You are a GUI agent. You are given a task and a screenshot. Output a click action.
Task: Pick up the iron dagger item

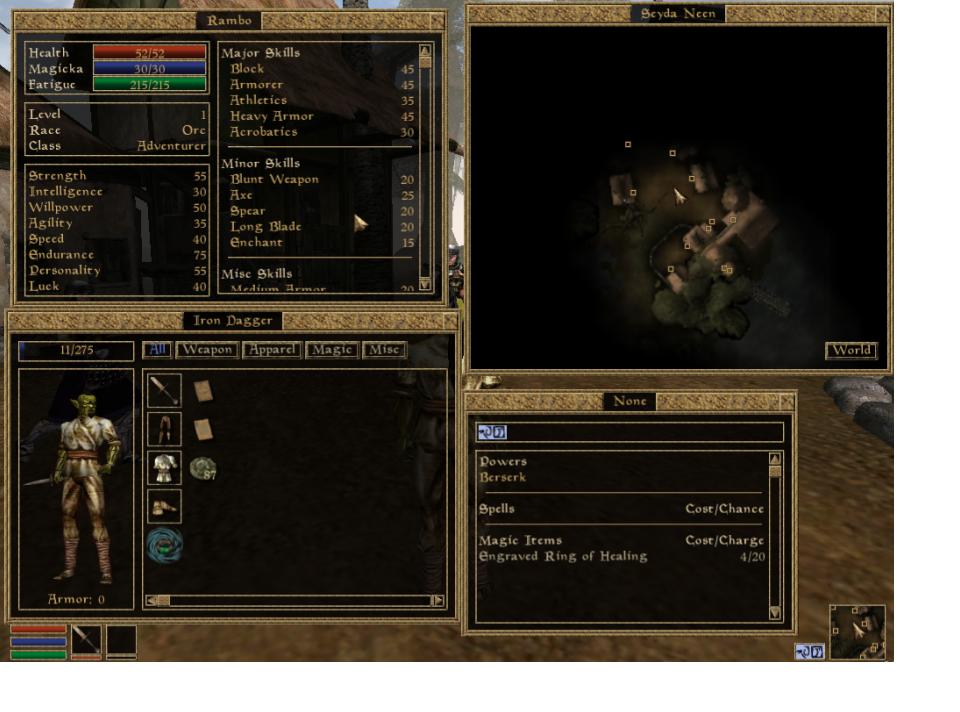click(164, 391)
